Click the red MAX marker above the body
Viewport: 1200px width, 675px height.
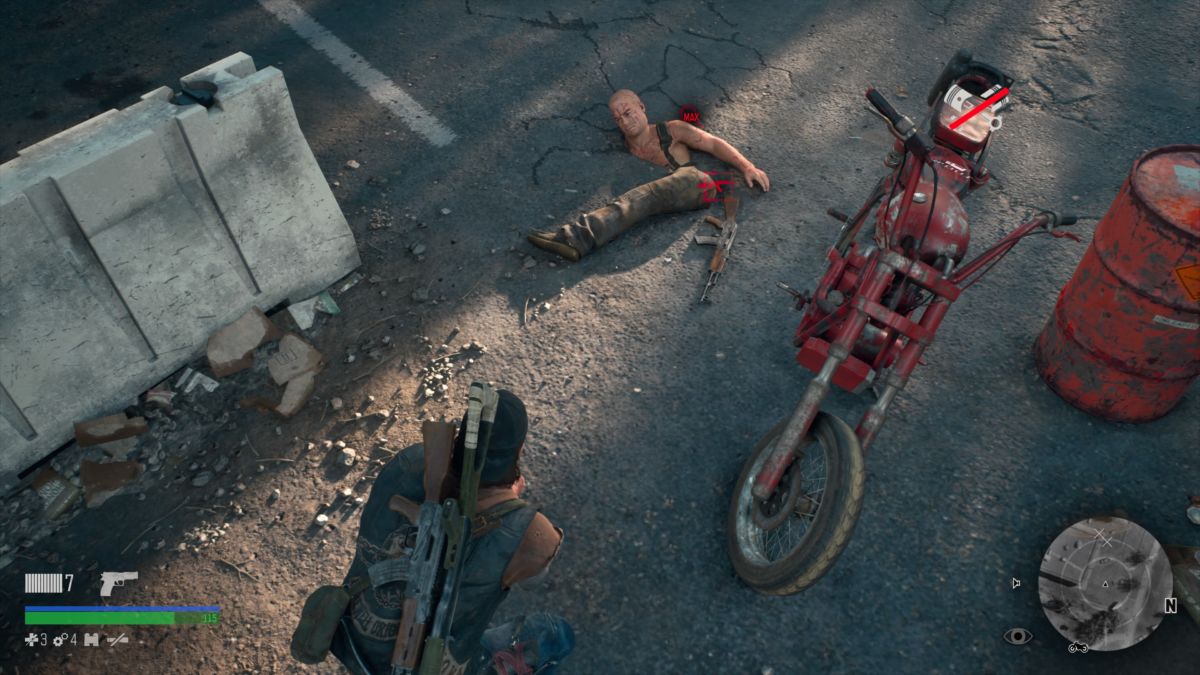689,115
